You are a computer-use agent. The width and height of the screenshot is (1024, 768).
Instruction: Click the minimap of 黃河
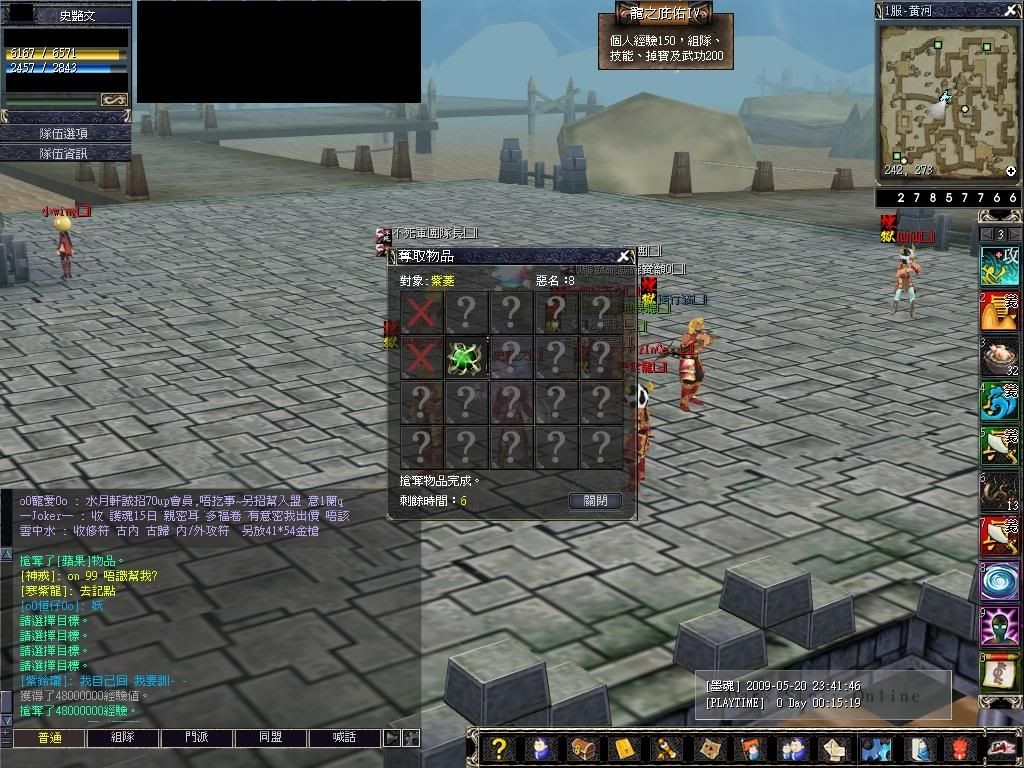point(945,102)
